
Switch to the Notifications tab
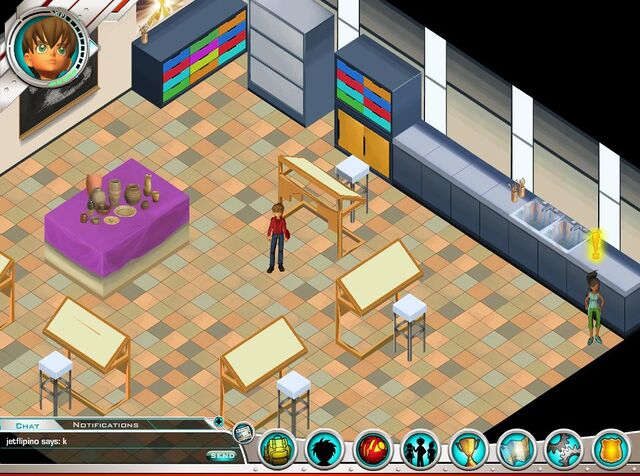point(105,425)
